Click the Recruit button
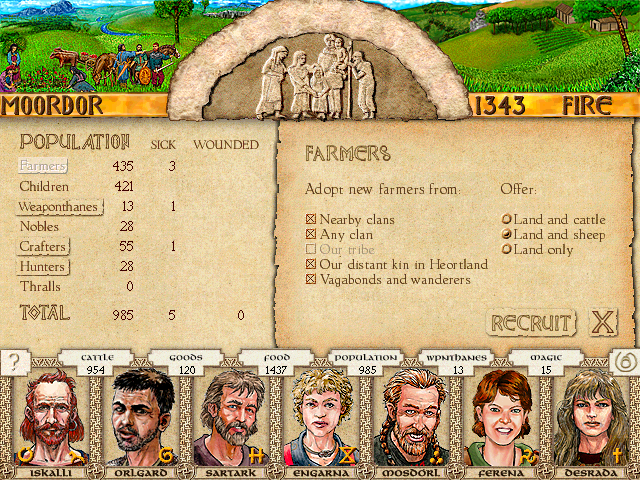 tap(531, 323)
